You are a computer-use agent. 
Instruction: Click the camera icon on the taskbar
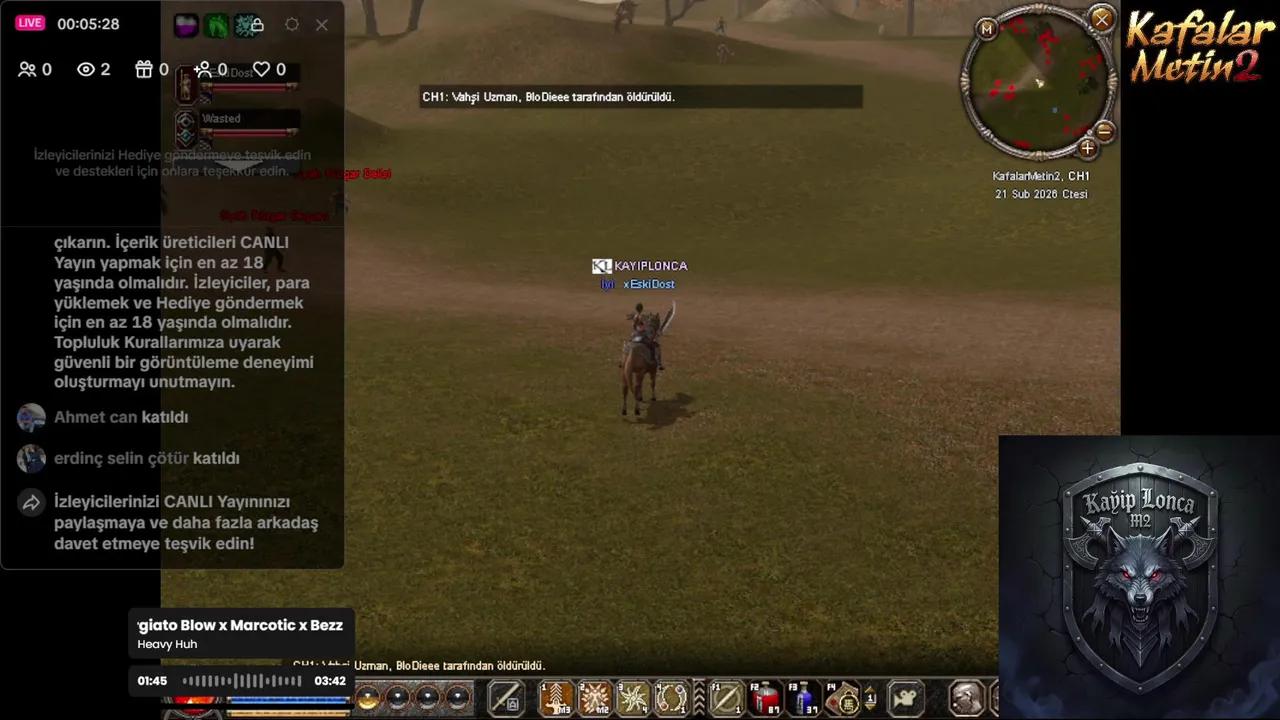(906, 698)
